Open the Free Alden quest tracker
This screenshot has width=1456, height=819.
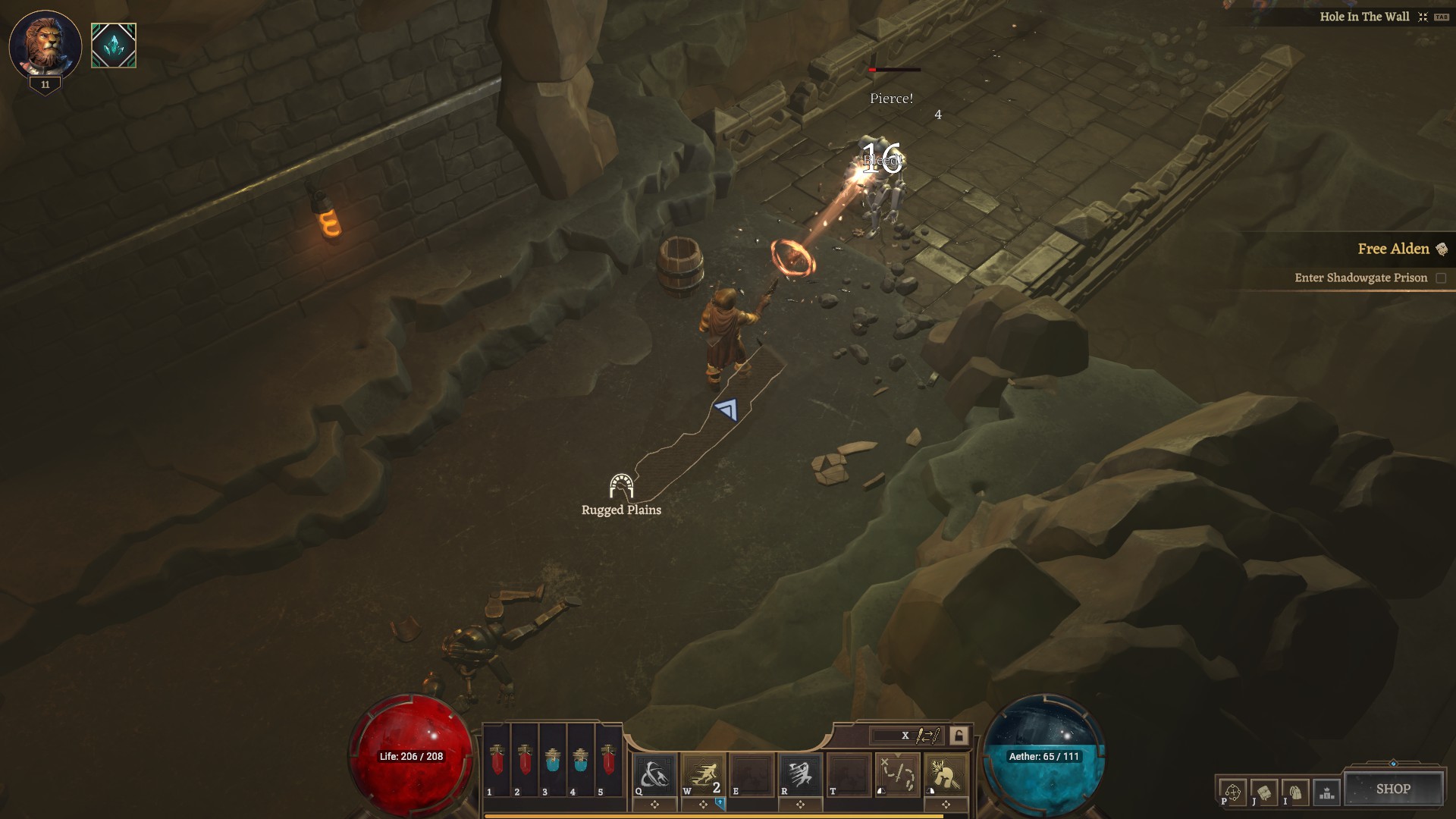1393,249
